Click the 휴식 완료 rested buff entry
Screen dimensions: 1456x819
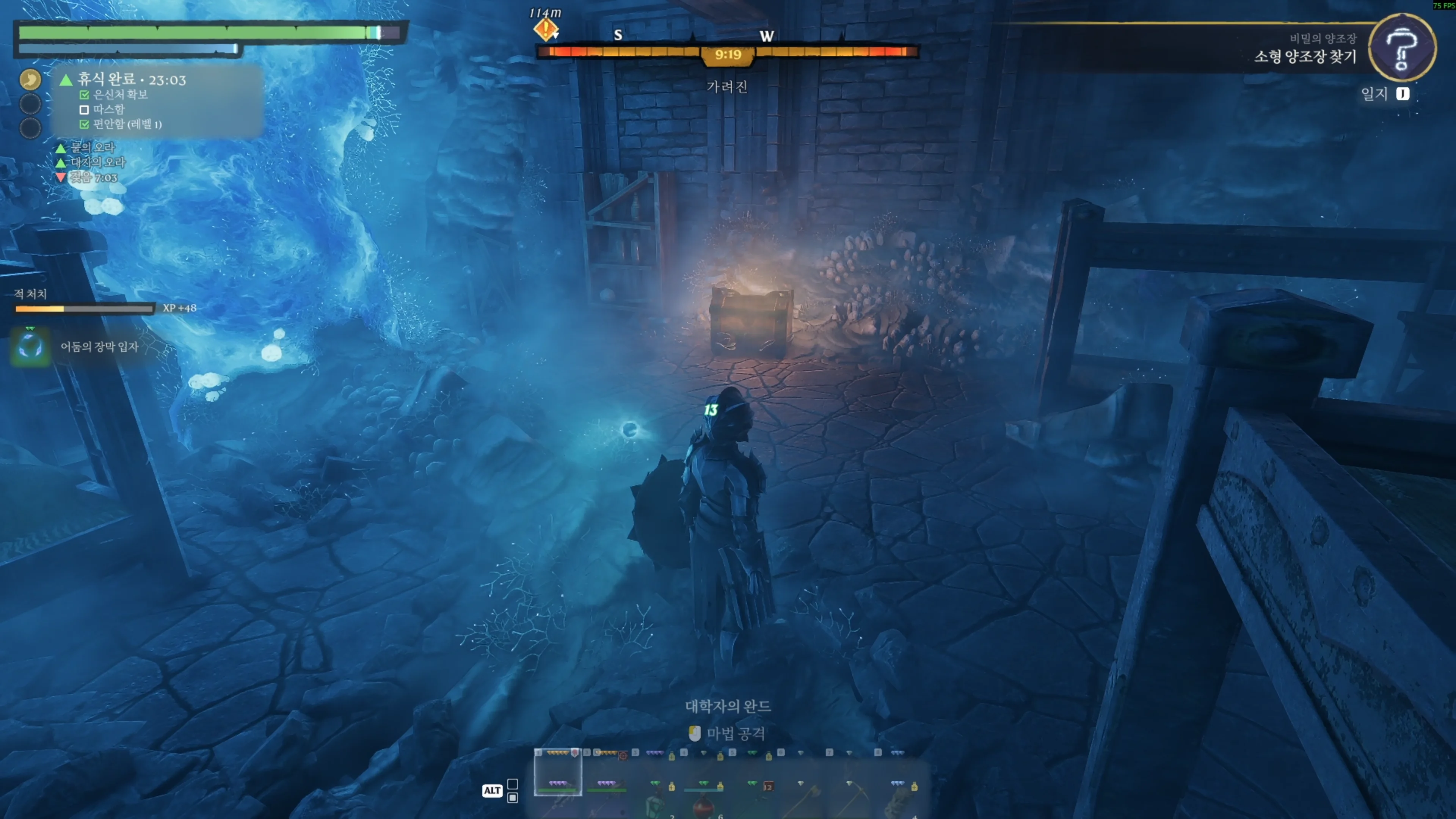pos(131,80)
